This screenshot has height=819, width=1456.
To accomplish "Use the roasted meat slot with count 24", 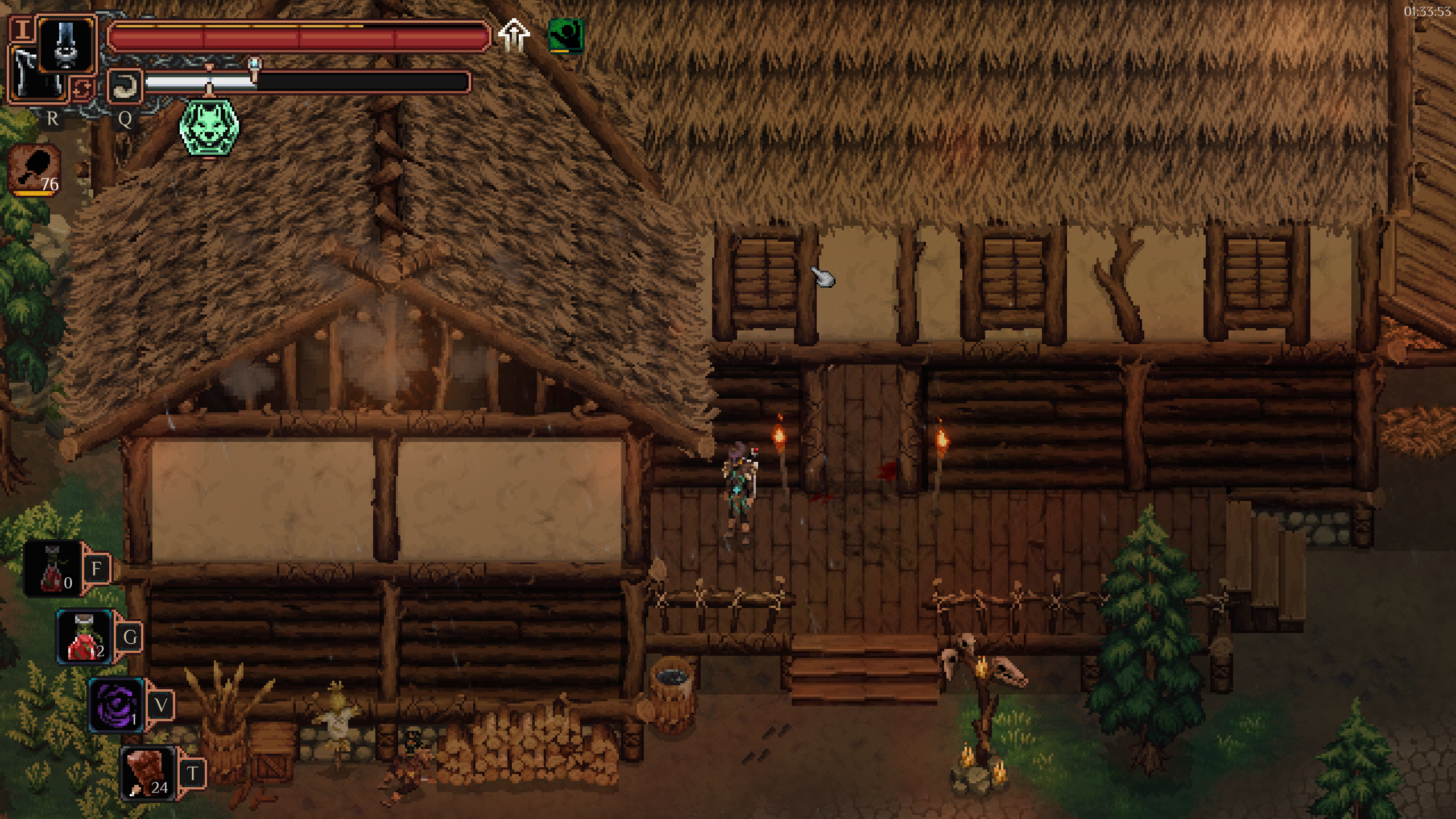I will tap(147, 772).
